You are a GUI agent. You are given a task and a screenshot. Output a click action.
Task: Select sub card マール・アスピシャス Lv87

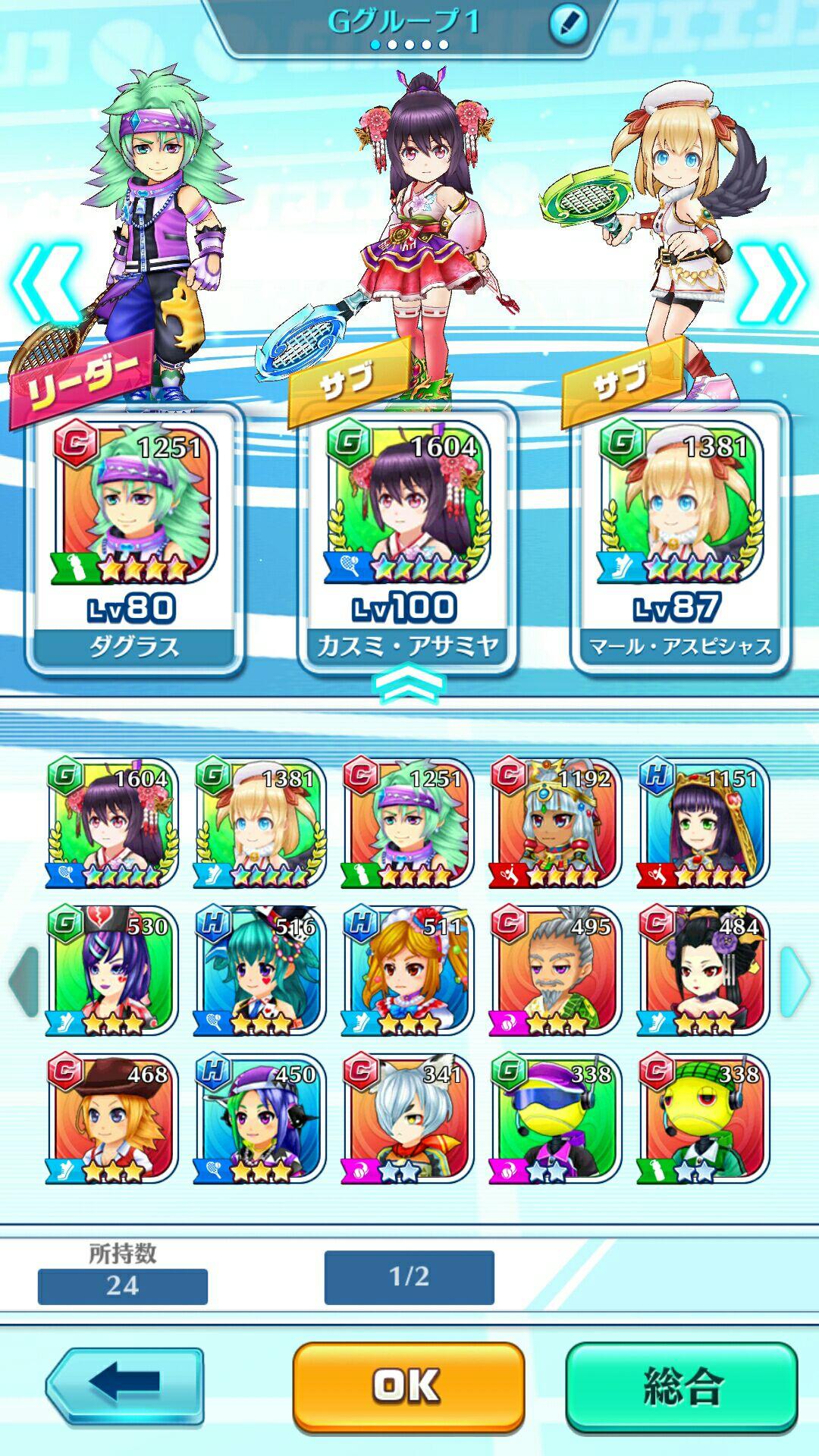(x=680, y=538)
